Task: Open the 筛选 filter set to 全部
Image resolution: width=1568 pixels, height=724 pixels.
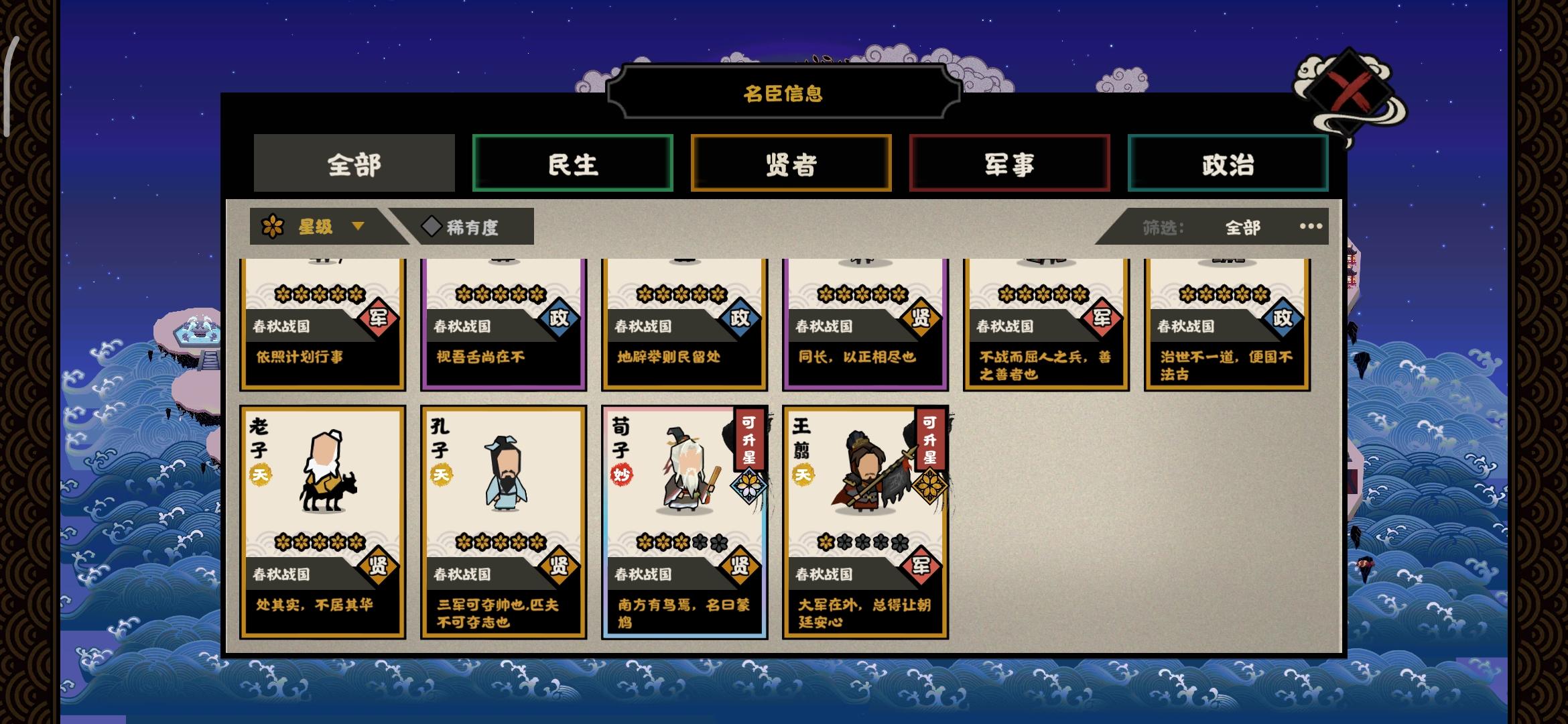Action: pyautogui.click(x=1241, y=227)
